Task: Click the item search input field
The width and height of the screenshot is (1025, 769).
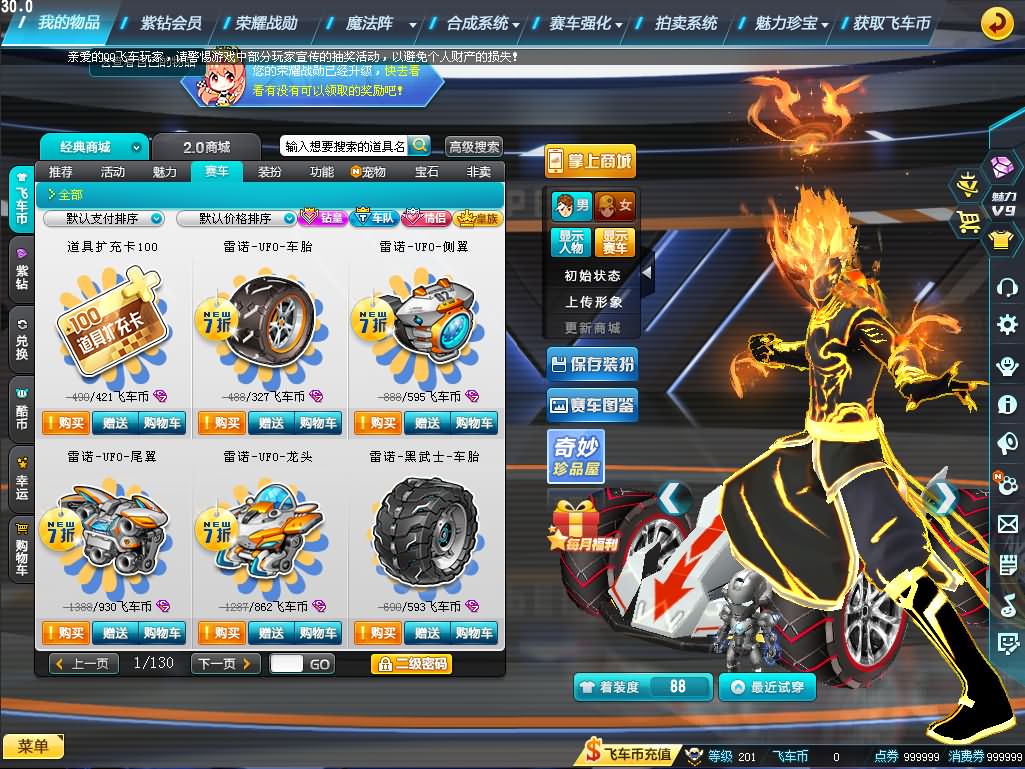Action: pyautogui.click(x=344, y=146)
